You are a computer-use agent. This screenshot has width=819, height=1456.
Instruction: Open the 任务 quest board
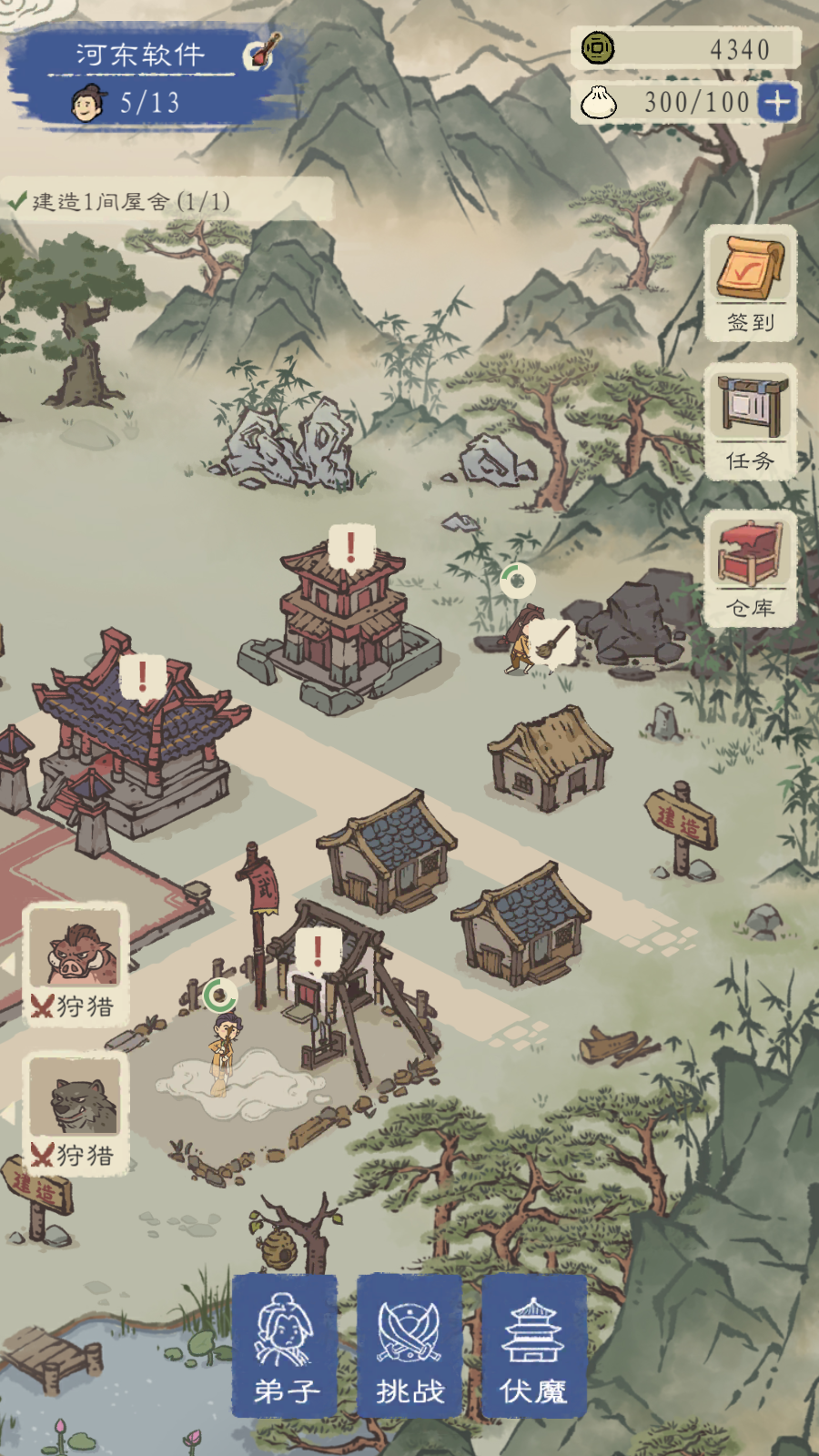tap(751, 421)
